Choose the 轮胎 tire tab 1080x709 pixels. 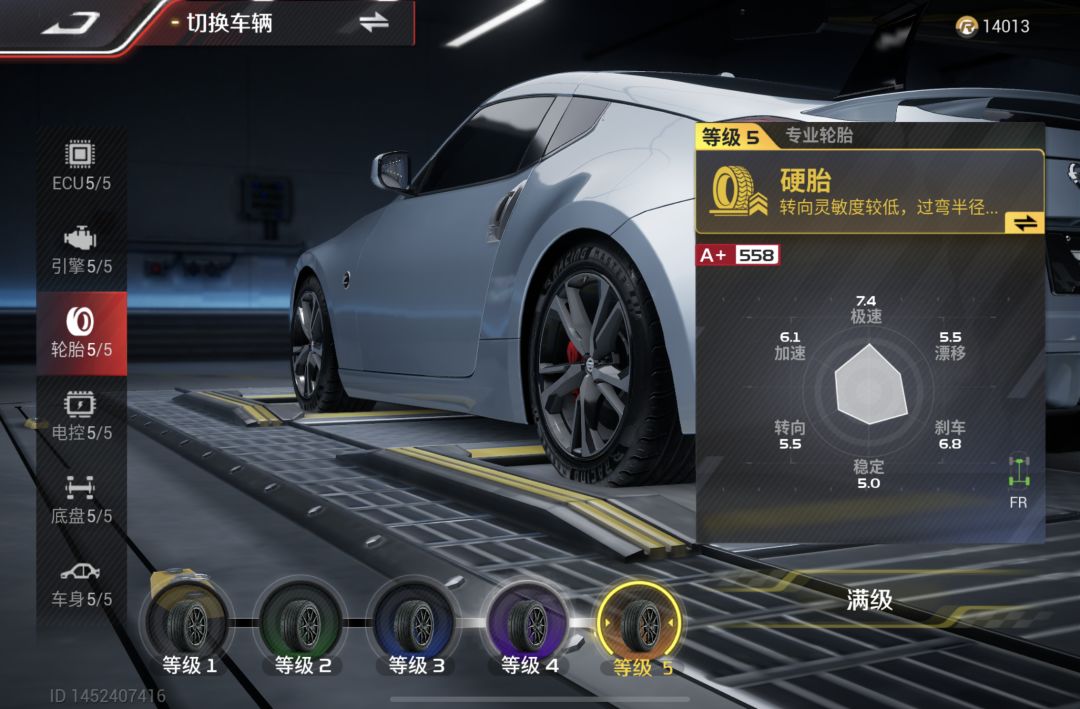[82, 333]
